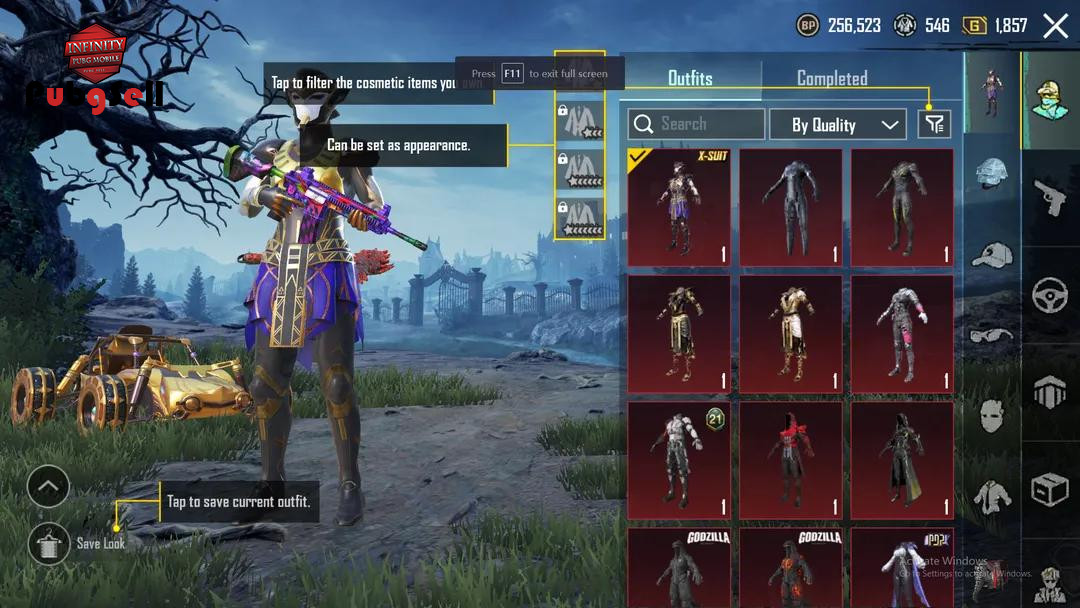Select the X-Suit outfit tile
The height and width of the screenshot is (608, 1080).
tap(679, 207)
